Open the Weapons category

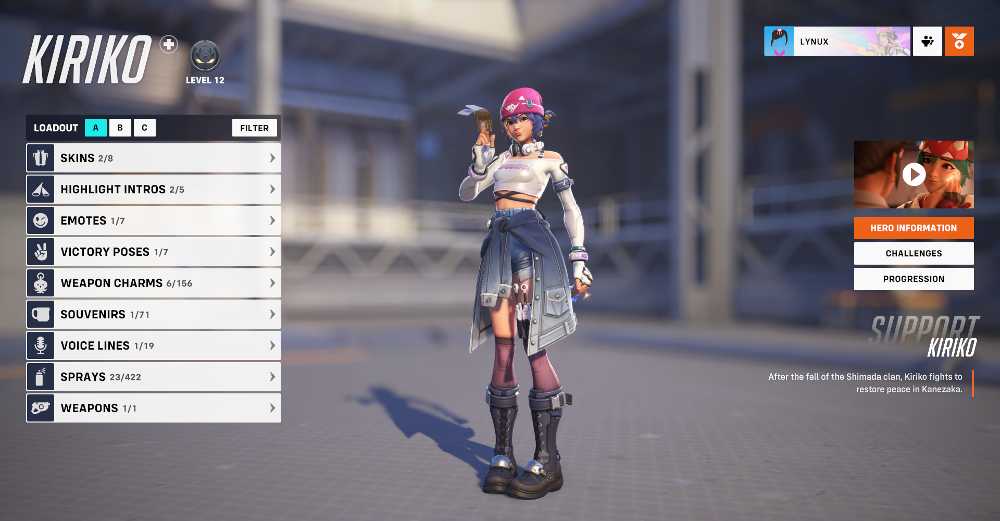point(153,408)
